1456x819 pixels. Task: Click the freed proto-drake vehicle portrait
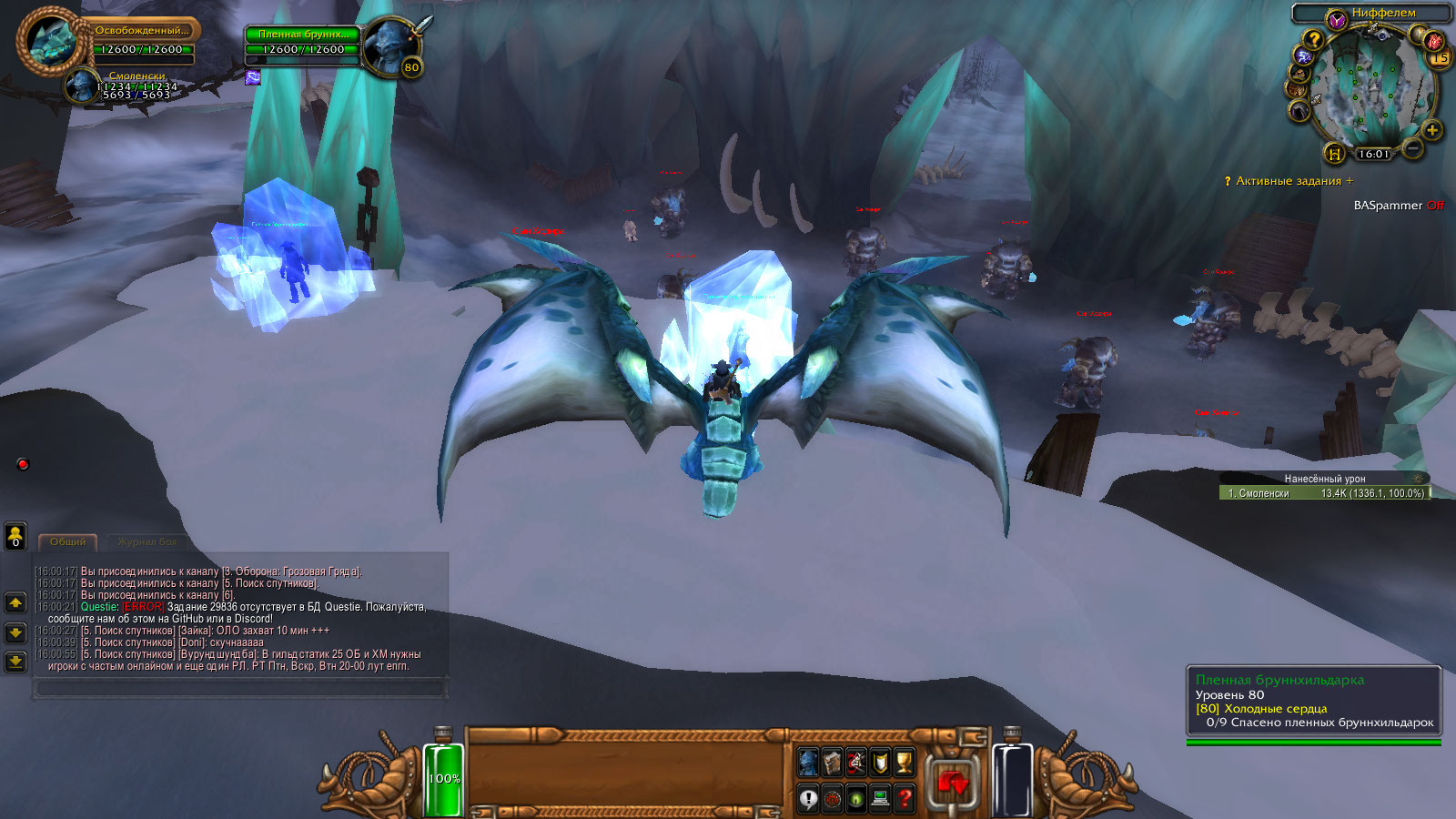tap(50, 41)
